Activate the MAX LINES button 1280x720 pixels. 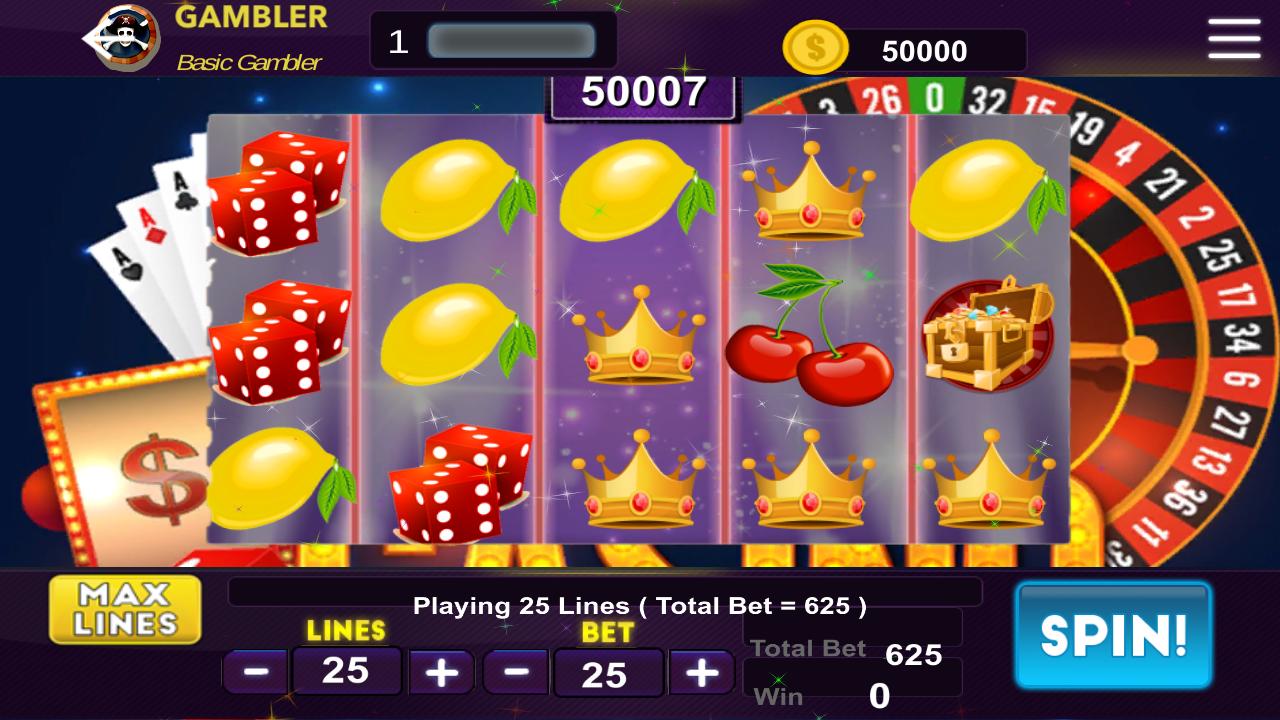(x=125, y=608)
